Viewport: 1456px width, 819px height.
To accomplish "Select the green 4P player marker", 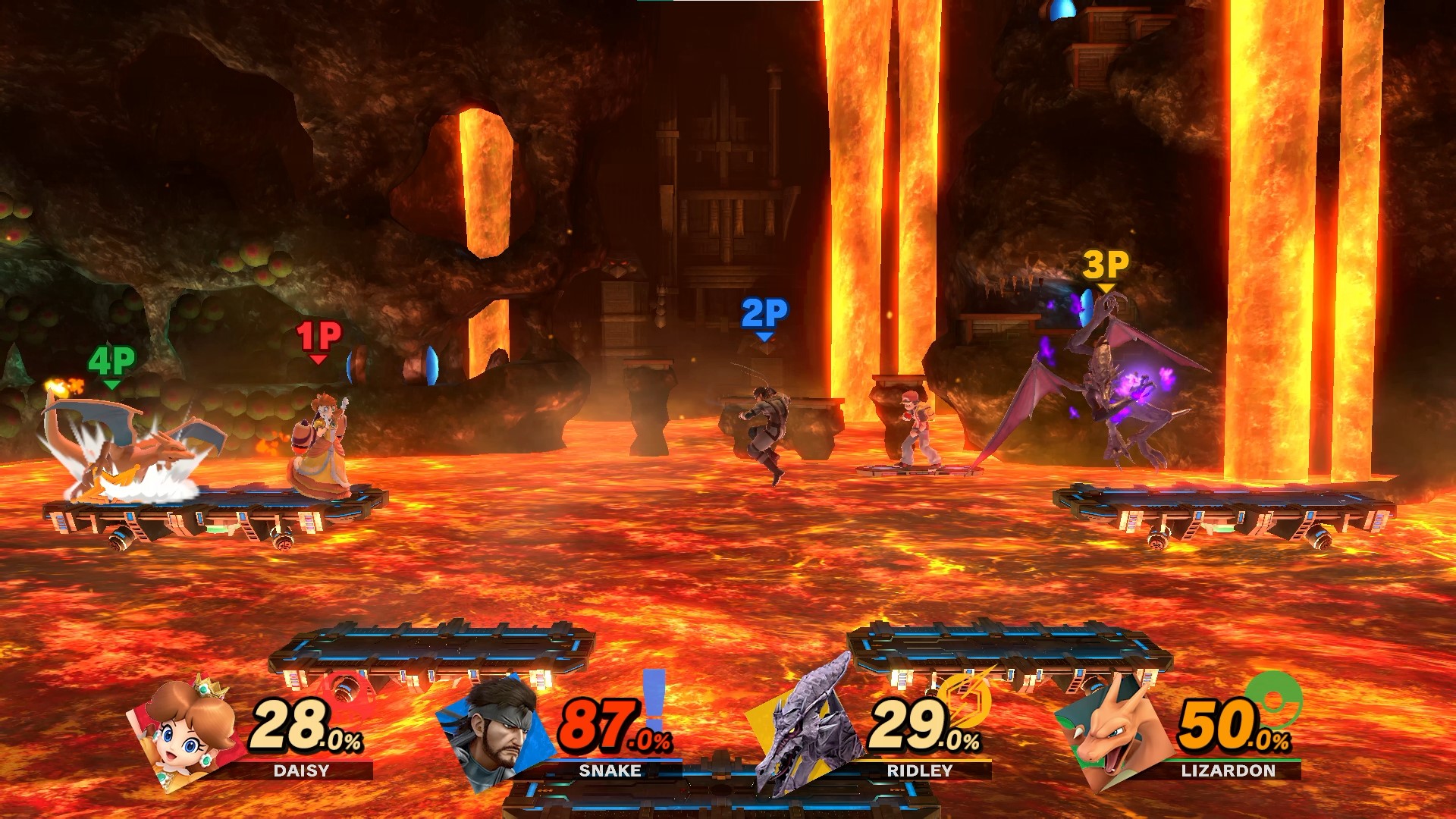I will click(x=111, y=363).
